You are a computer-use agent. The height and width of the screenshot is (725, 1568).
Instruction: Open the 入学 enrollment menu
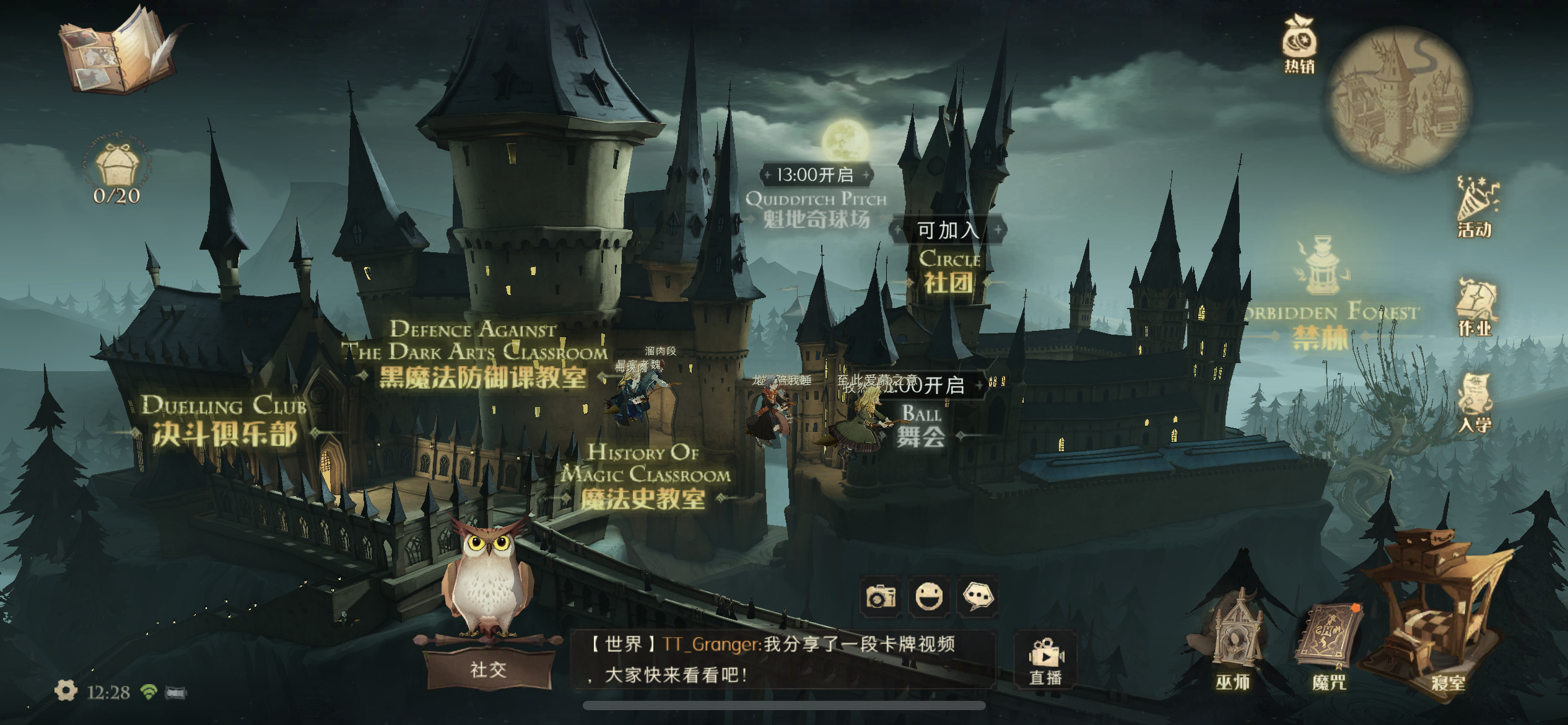(1475, 404)
